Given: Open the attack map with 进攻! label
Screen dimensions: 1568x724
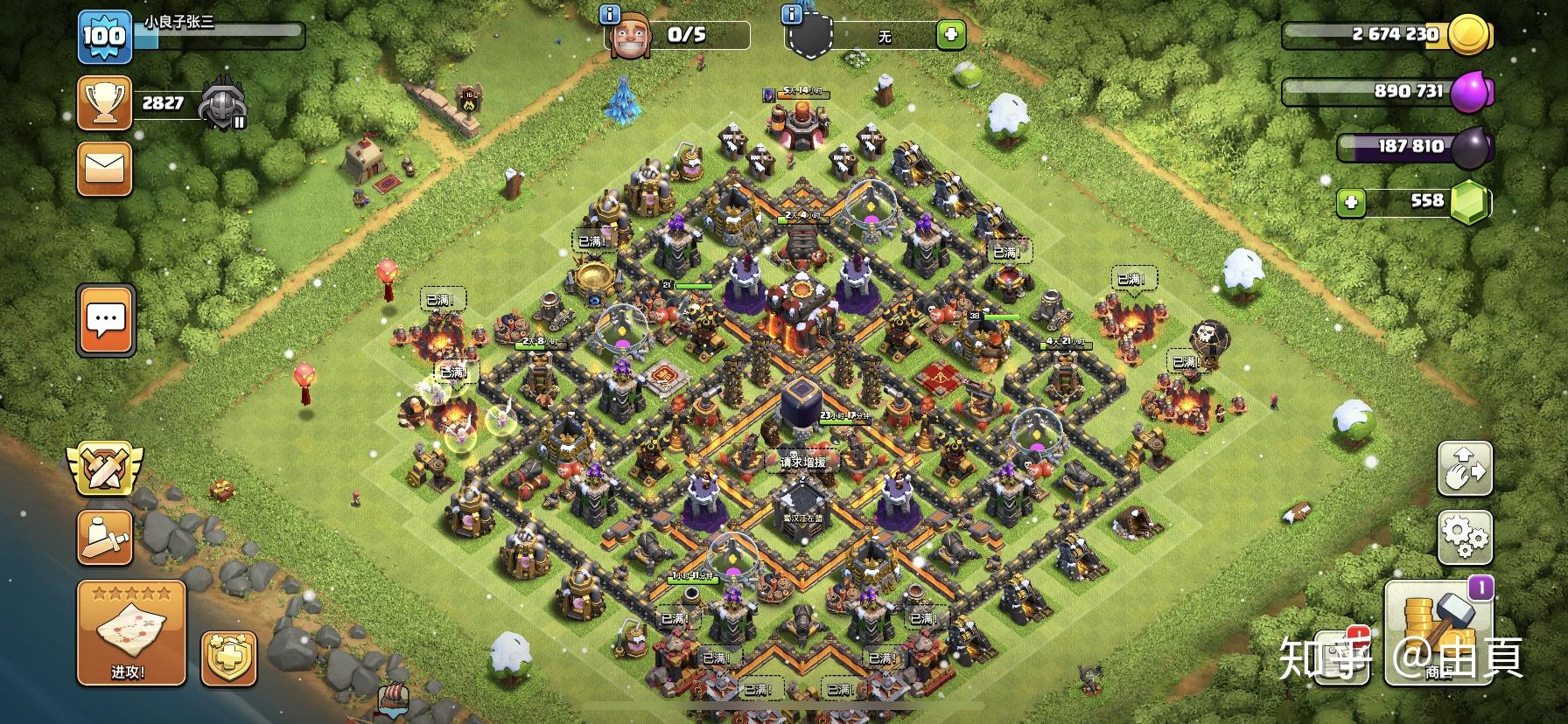Looking at the screenshot, I should coord(131,633).
